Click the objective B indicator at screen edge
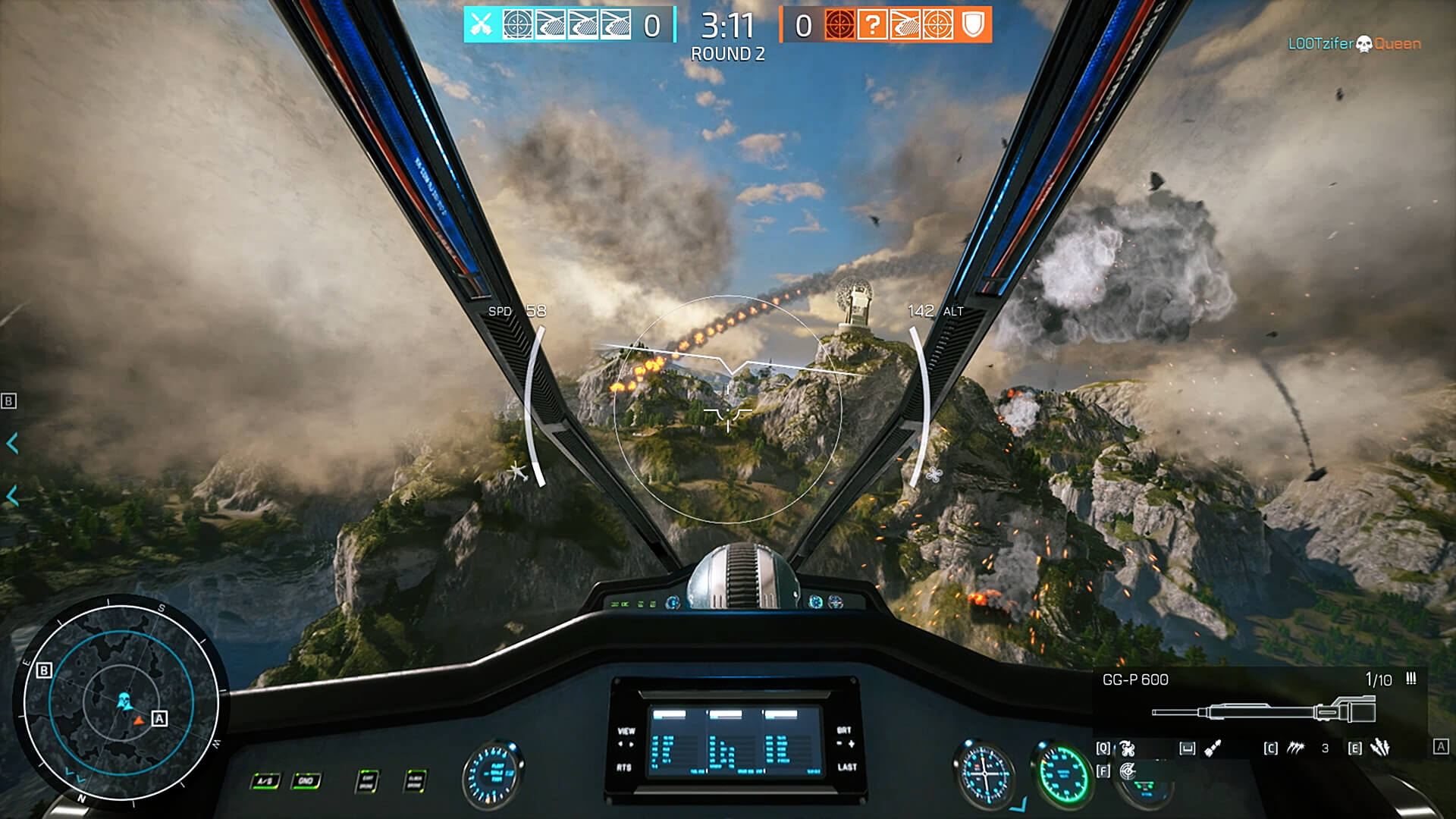Screen dimensions: 1456x819 coord(9,401)
